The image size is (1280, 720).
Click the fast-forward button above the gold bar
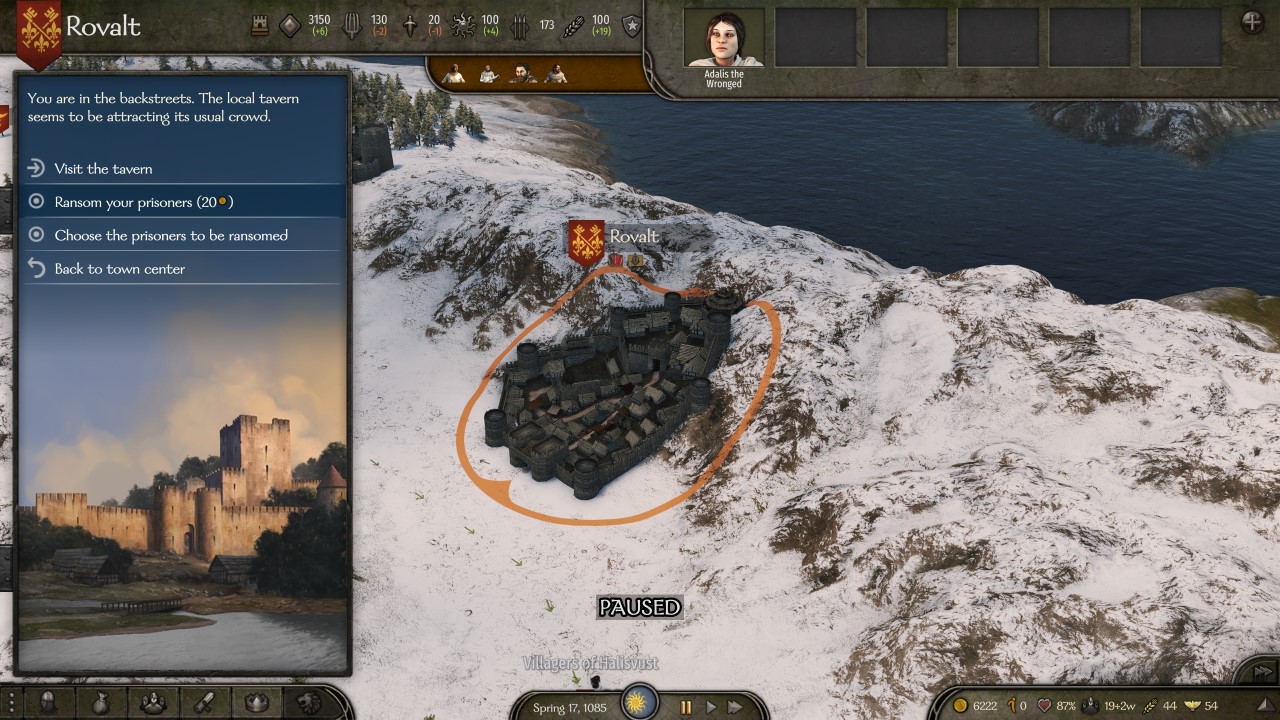(1263, 672)
